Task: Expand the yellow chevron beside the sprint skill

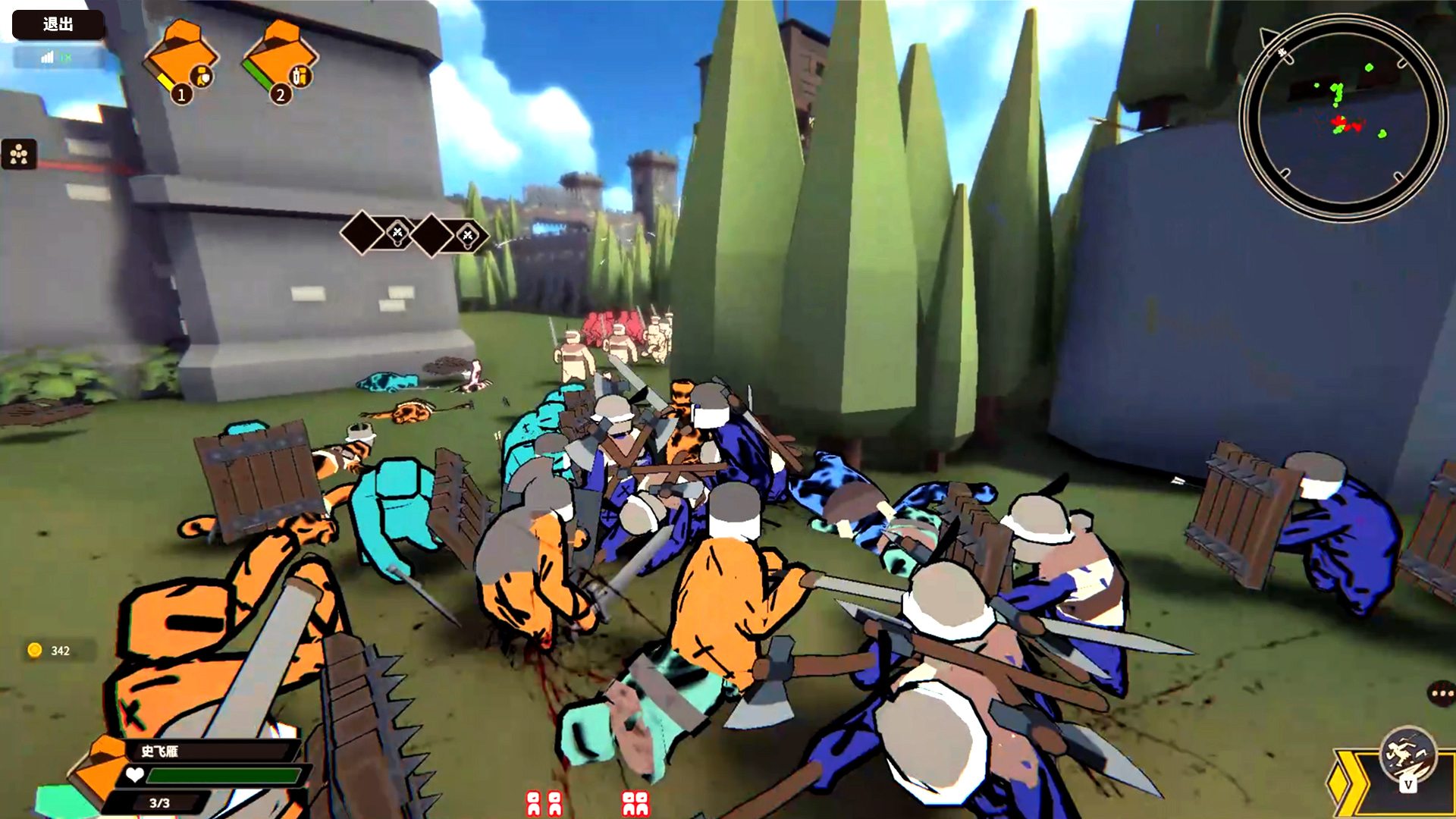Action: 1348,783
